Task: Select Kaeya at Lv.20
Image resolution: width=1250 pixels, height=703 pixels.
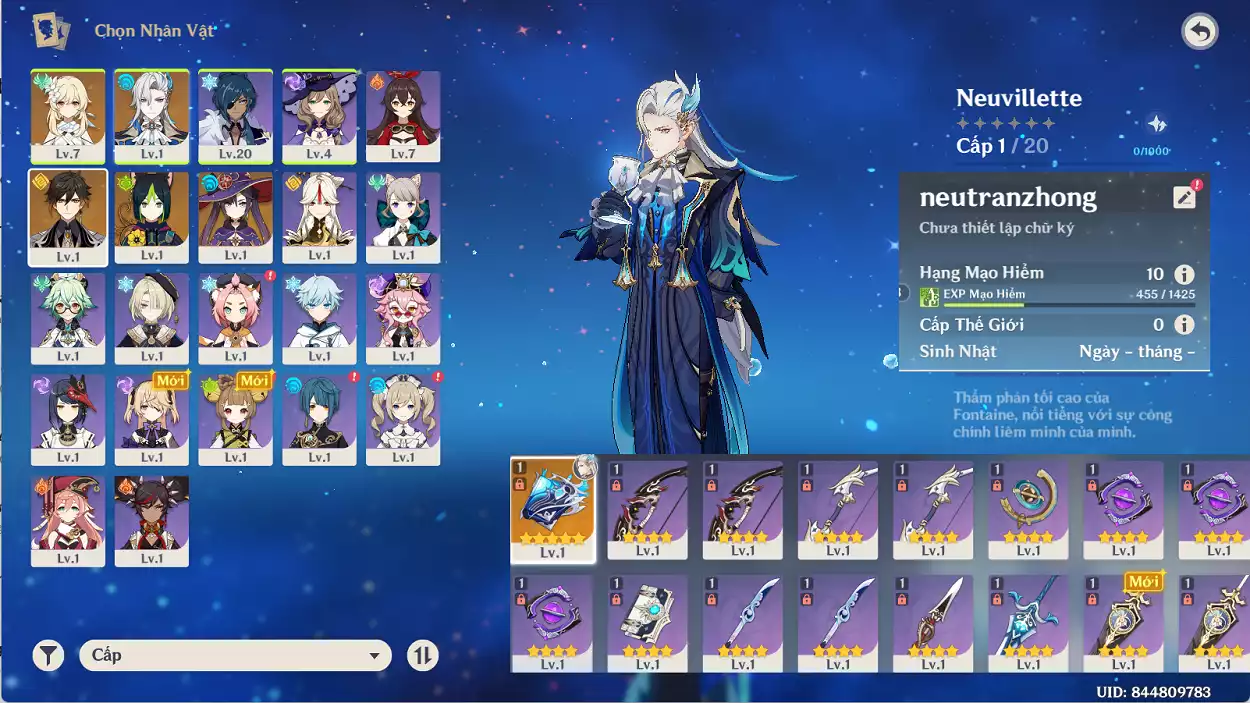Action: point(235,115)
